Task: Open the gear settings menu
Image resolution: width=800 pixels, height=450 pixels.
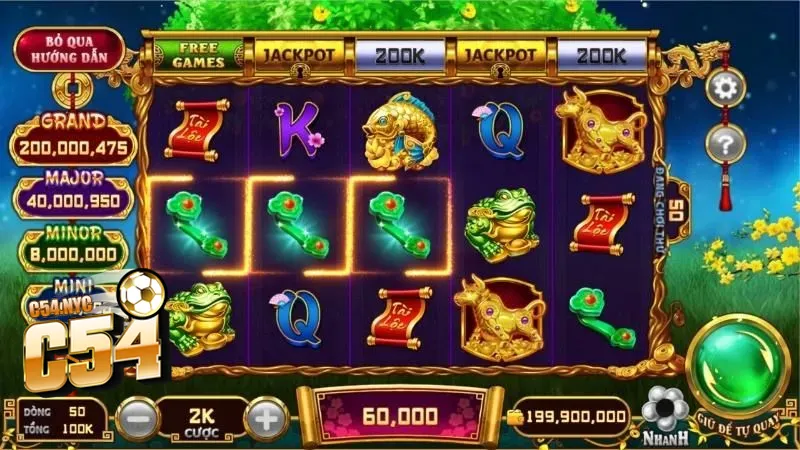Action: click(x=725, y=88)
